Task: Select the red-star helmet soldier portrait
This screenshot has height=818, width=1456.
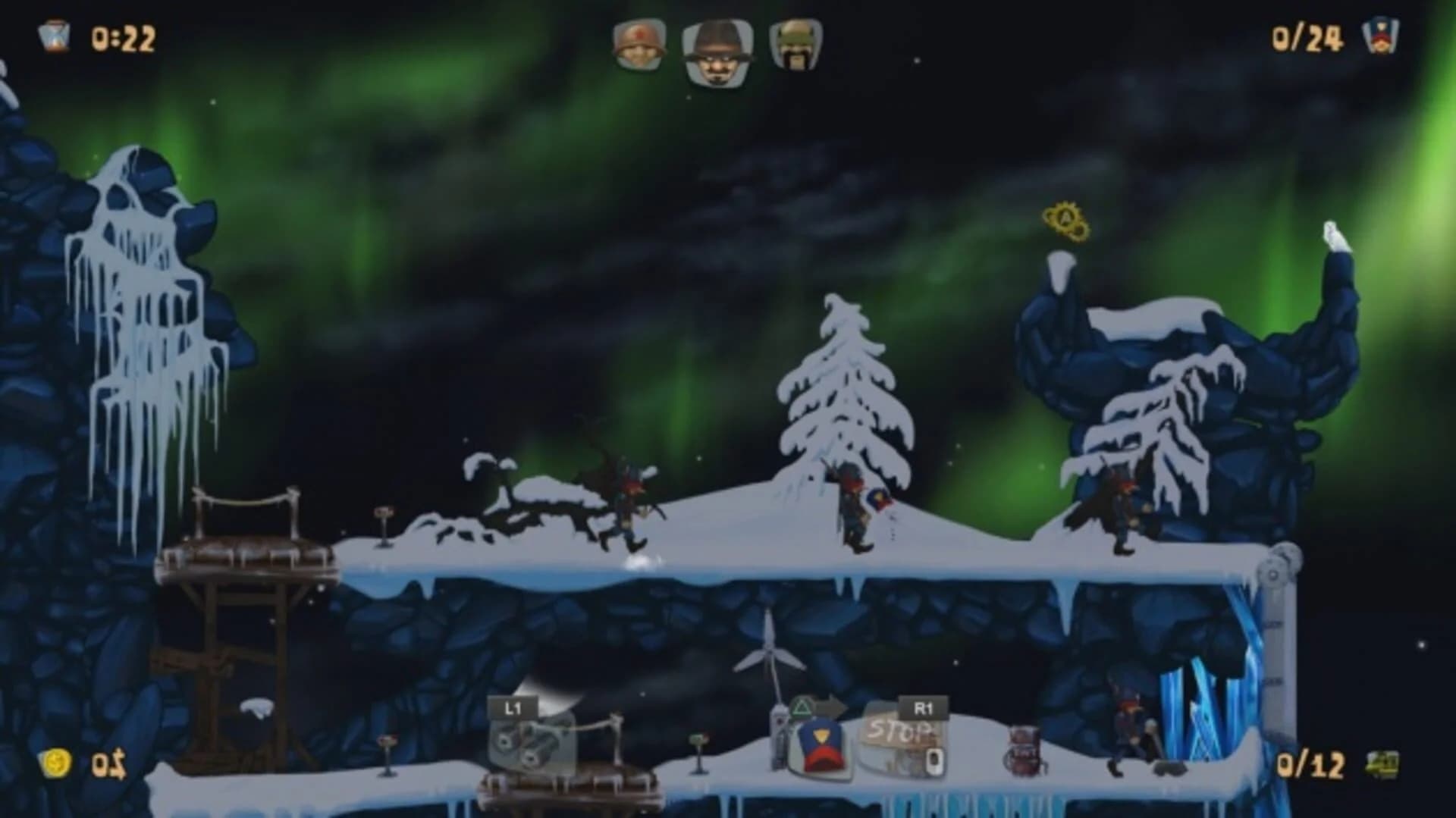Action: (637, 45)
